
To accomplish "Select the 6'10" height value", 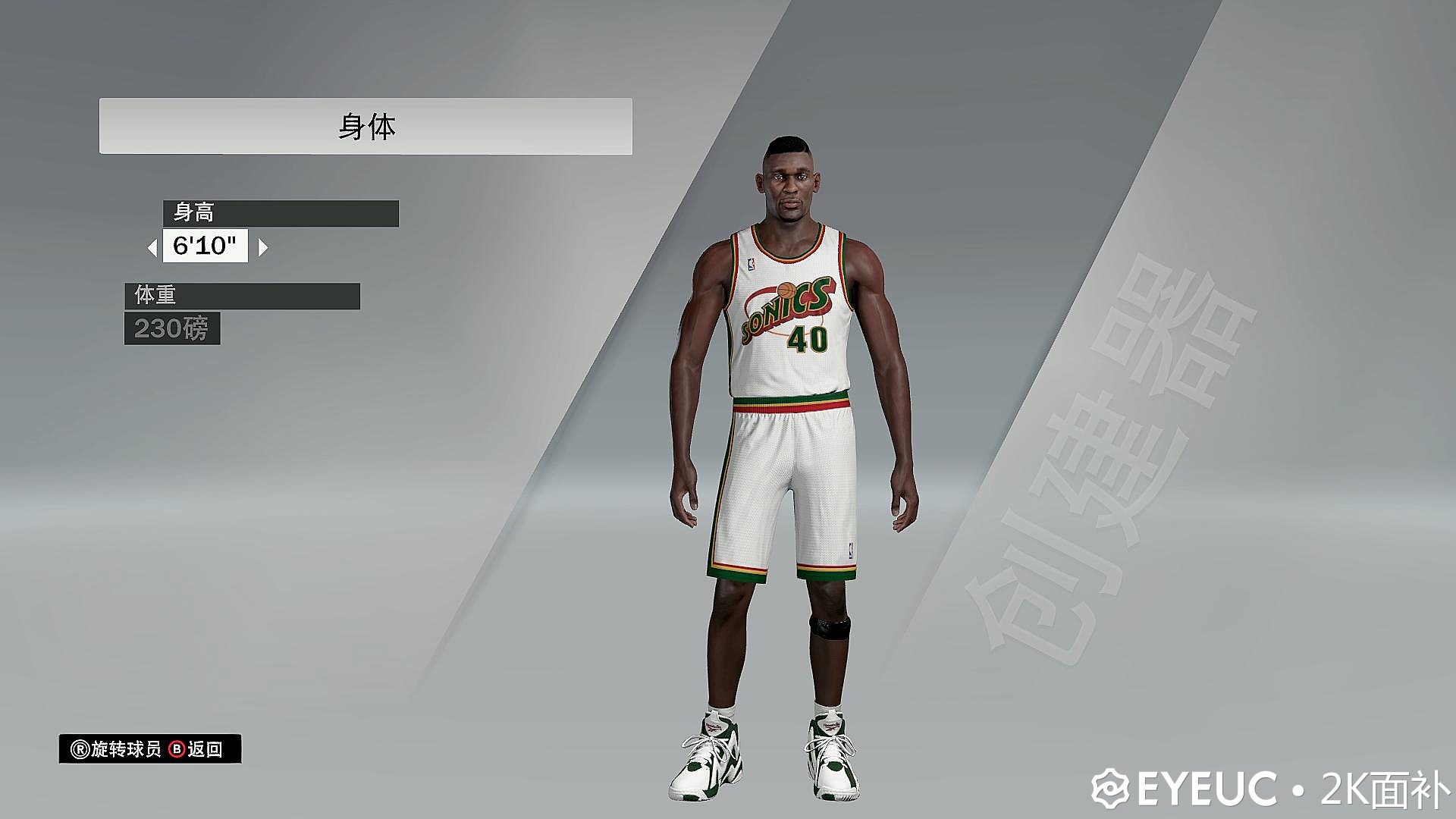I will click(x=206, y=246).
